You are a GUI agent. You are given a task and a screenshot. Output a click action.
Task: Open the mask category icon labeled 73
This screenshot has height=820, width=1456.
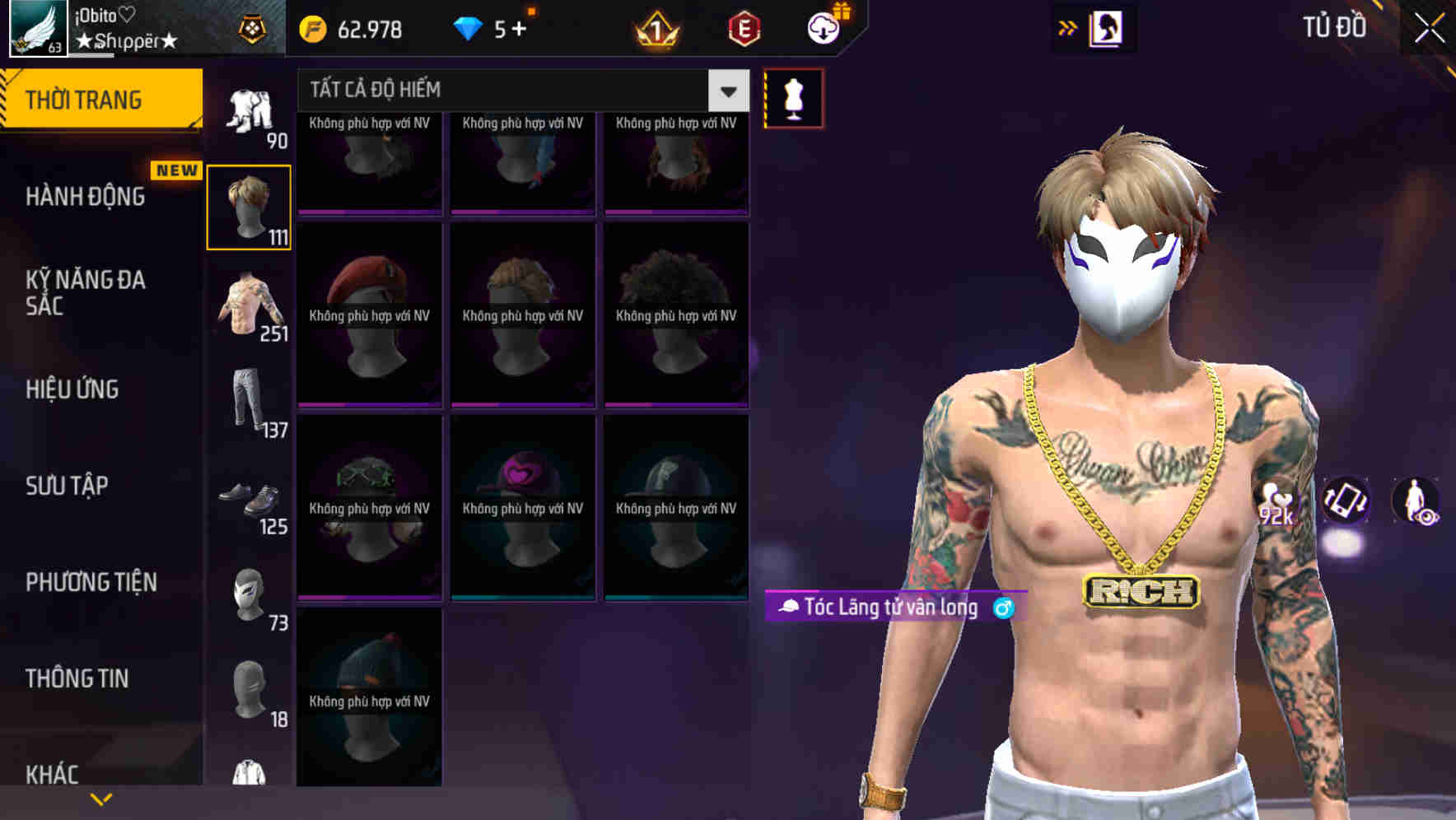coord(250,593)
